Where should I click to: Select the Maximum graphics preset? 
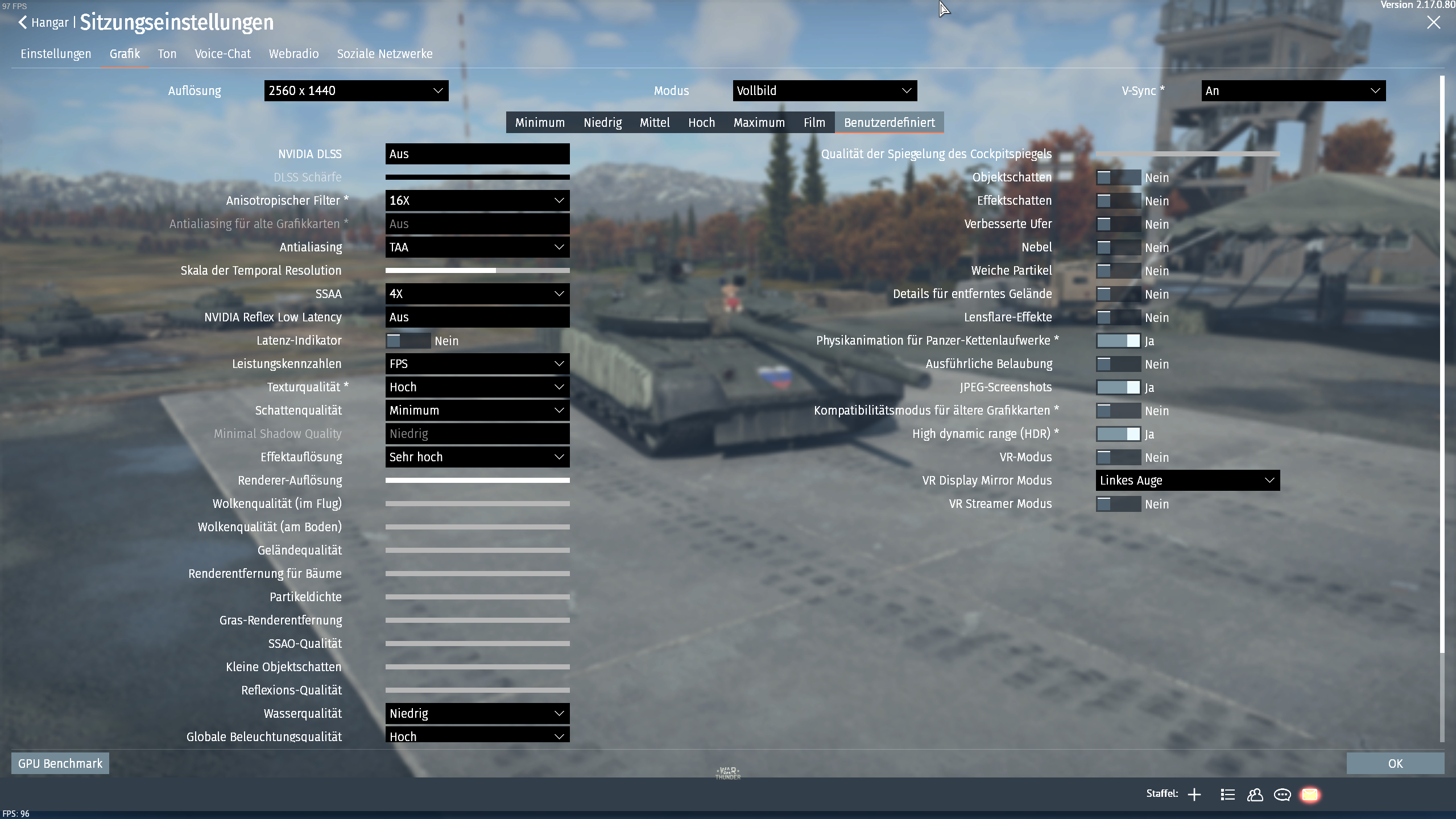coord(760,122)
